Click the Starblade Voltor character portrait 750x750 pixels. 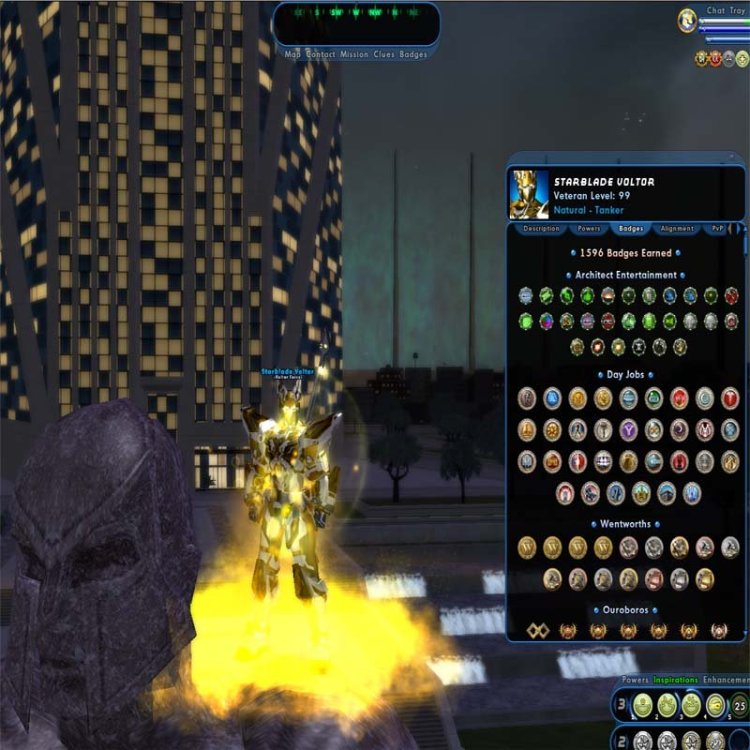coord(529,193)
